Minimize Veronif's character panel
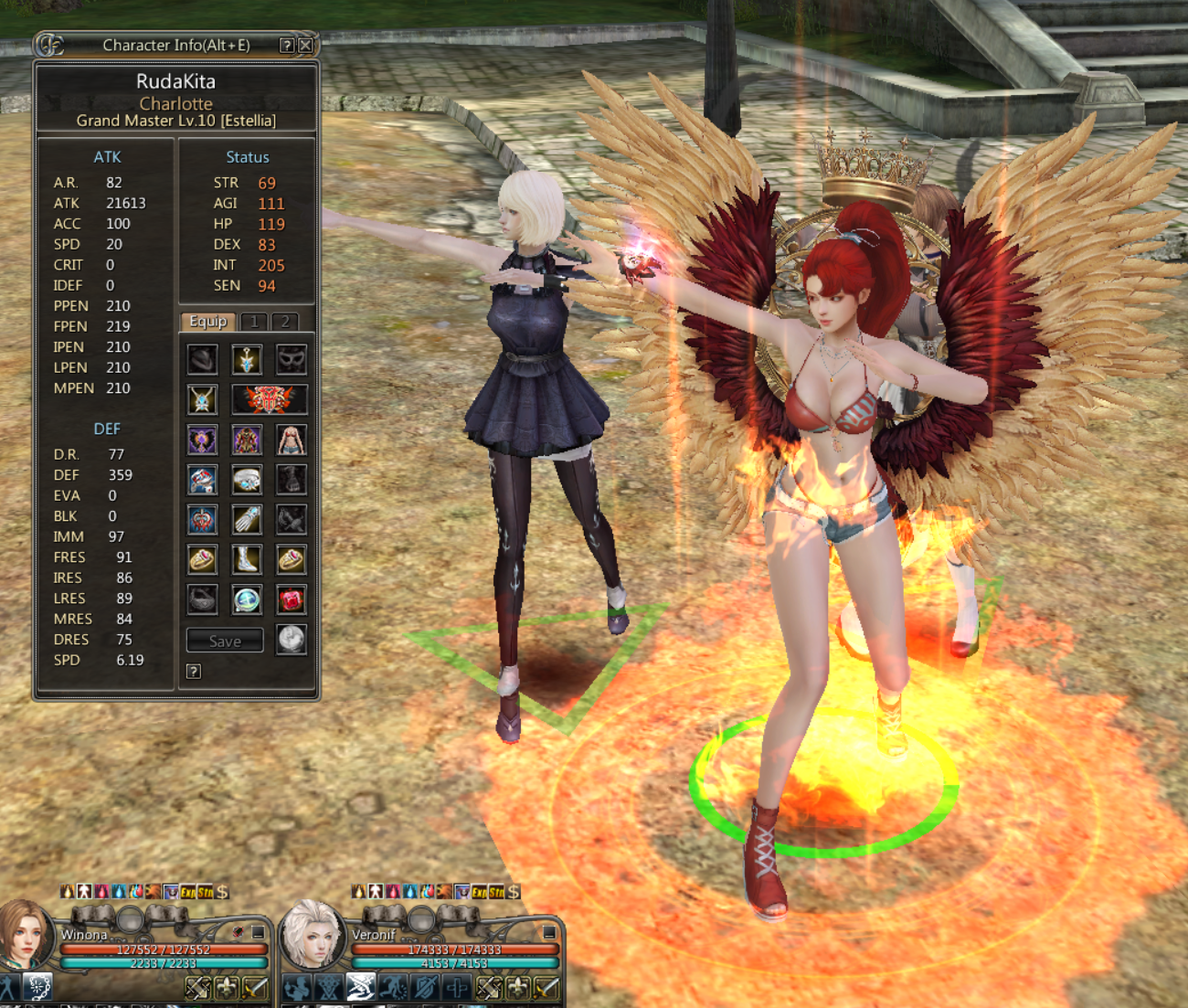 pyautogui.click(x=549, y=932)
